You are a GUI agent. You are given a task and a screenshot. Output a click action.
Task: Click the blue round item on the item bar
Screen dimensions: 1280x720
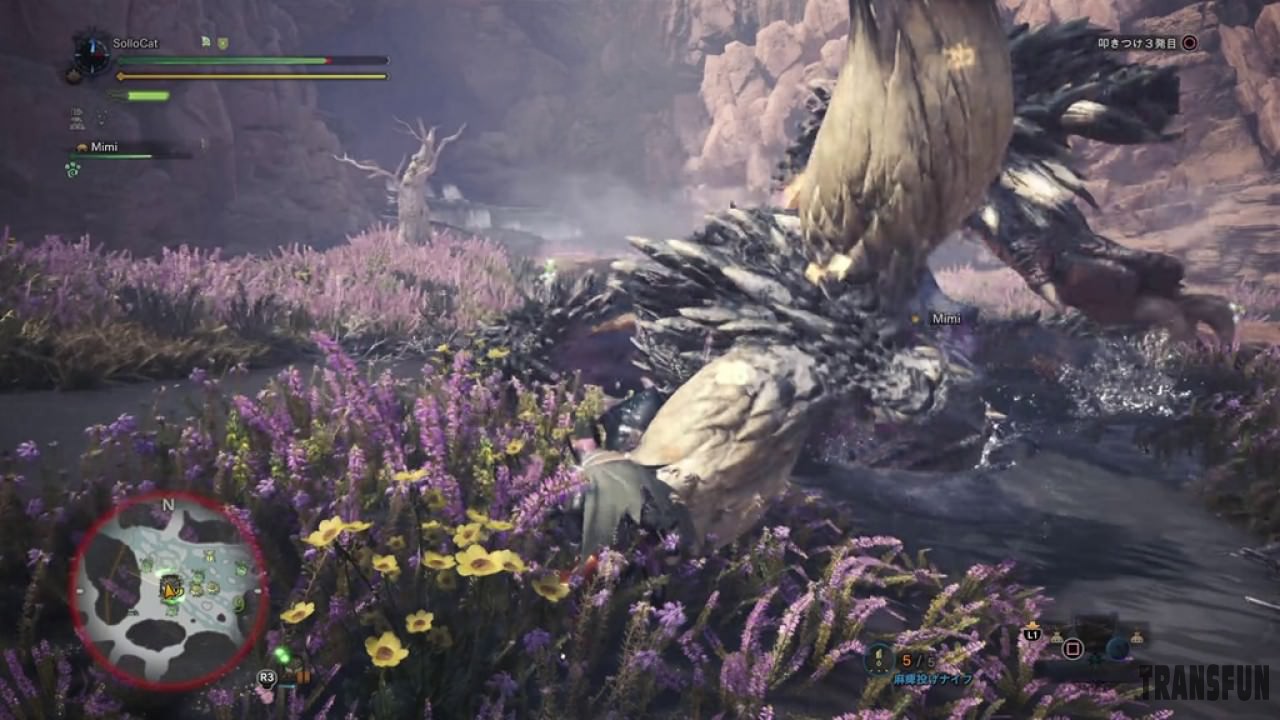(1117, 648)
